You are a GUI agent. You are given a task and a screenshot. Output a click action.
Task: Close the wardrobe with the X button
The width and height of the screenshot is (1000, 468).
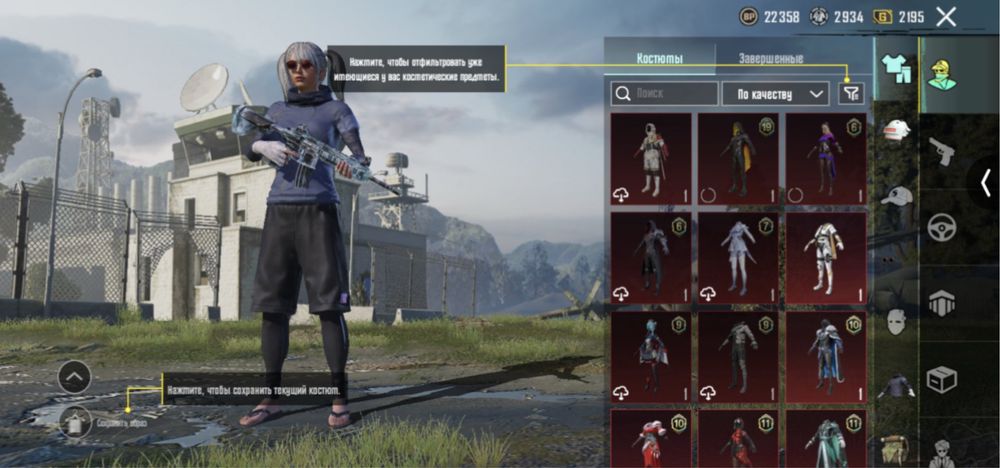click(x=946, y=16)
